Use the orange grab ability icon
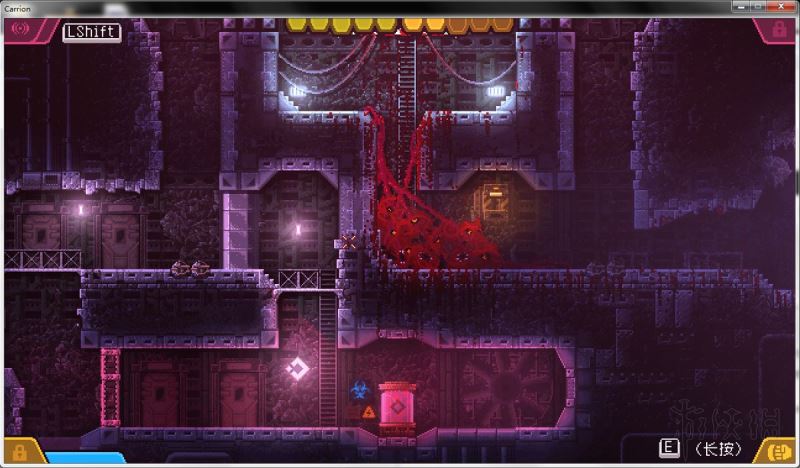 [777, 450]
